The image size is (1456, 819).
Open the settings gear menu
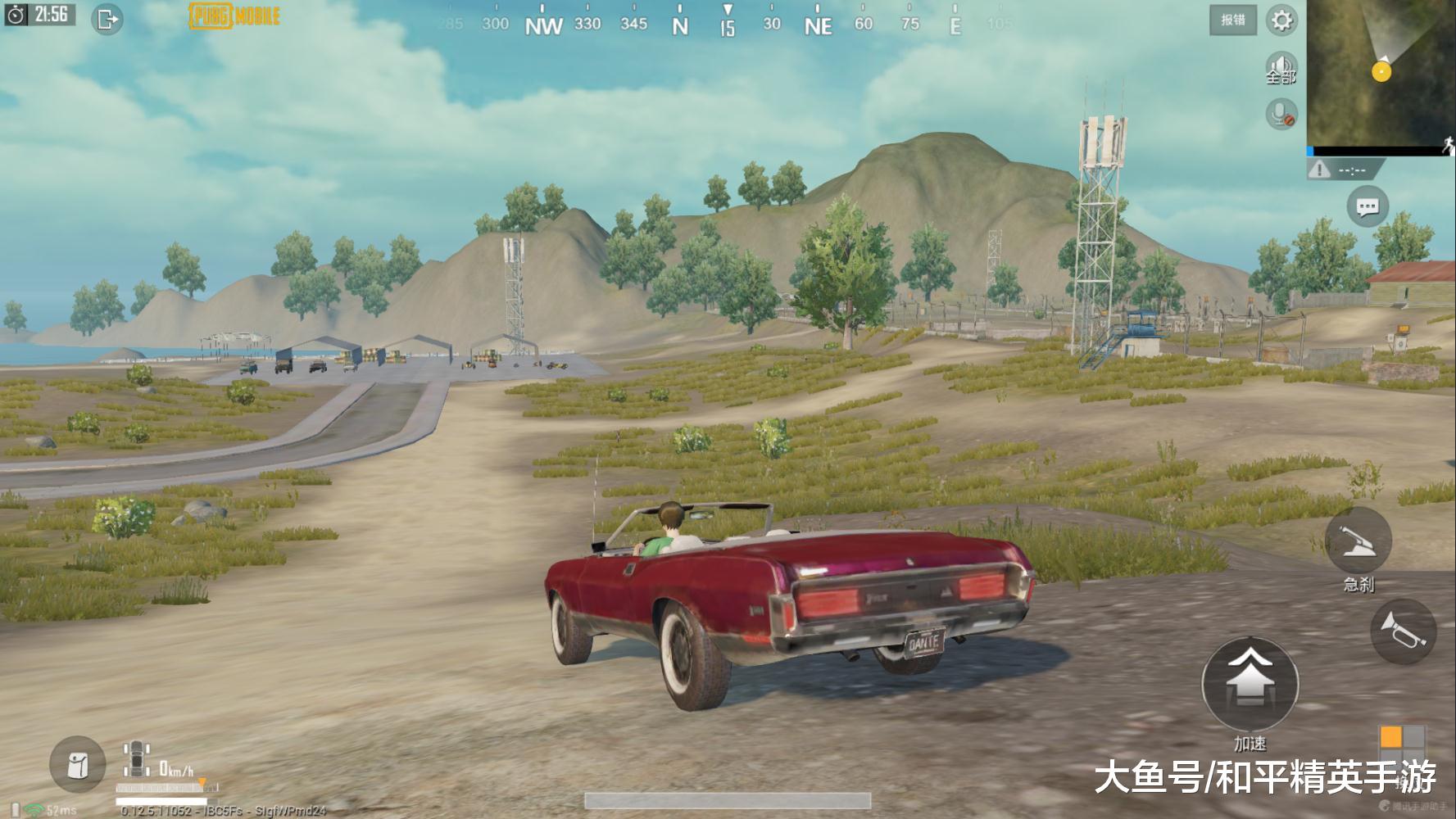point(1281,20)
